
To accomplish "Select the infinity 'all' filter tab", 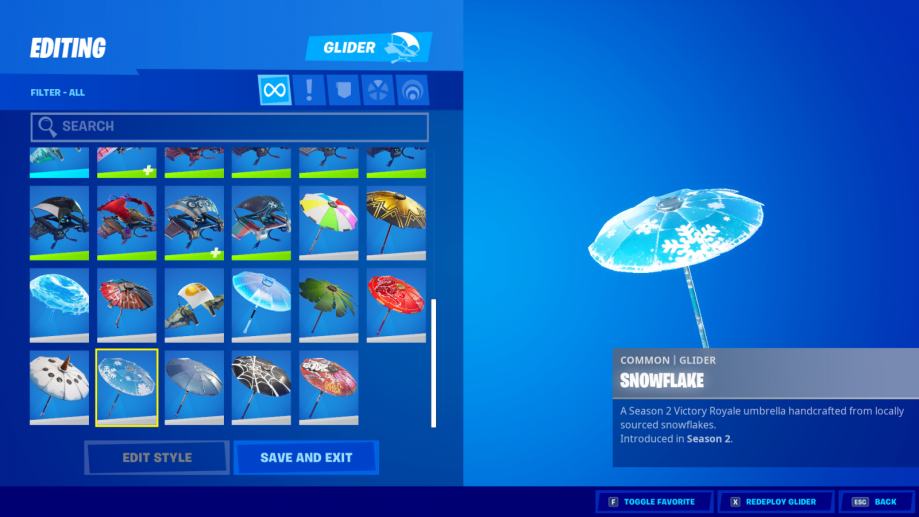I will (274, 91).
